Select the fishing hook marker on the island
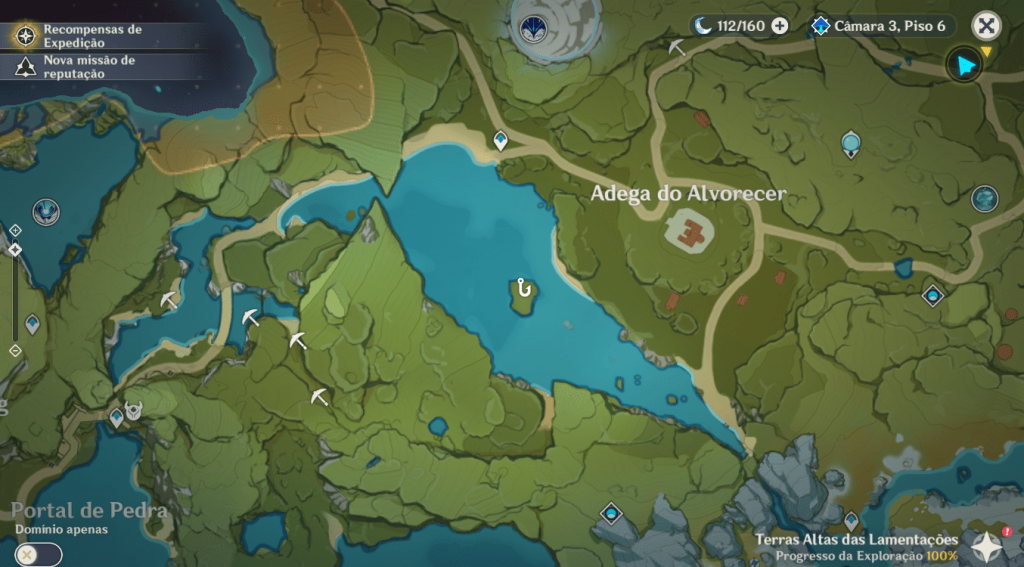 tap(522, 288)
